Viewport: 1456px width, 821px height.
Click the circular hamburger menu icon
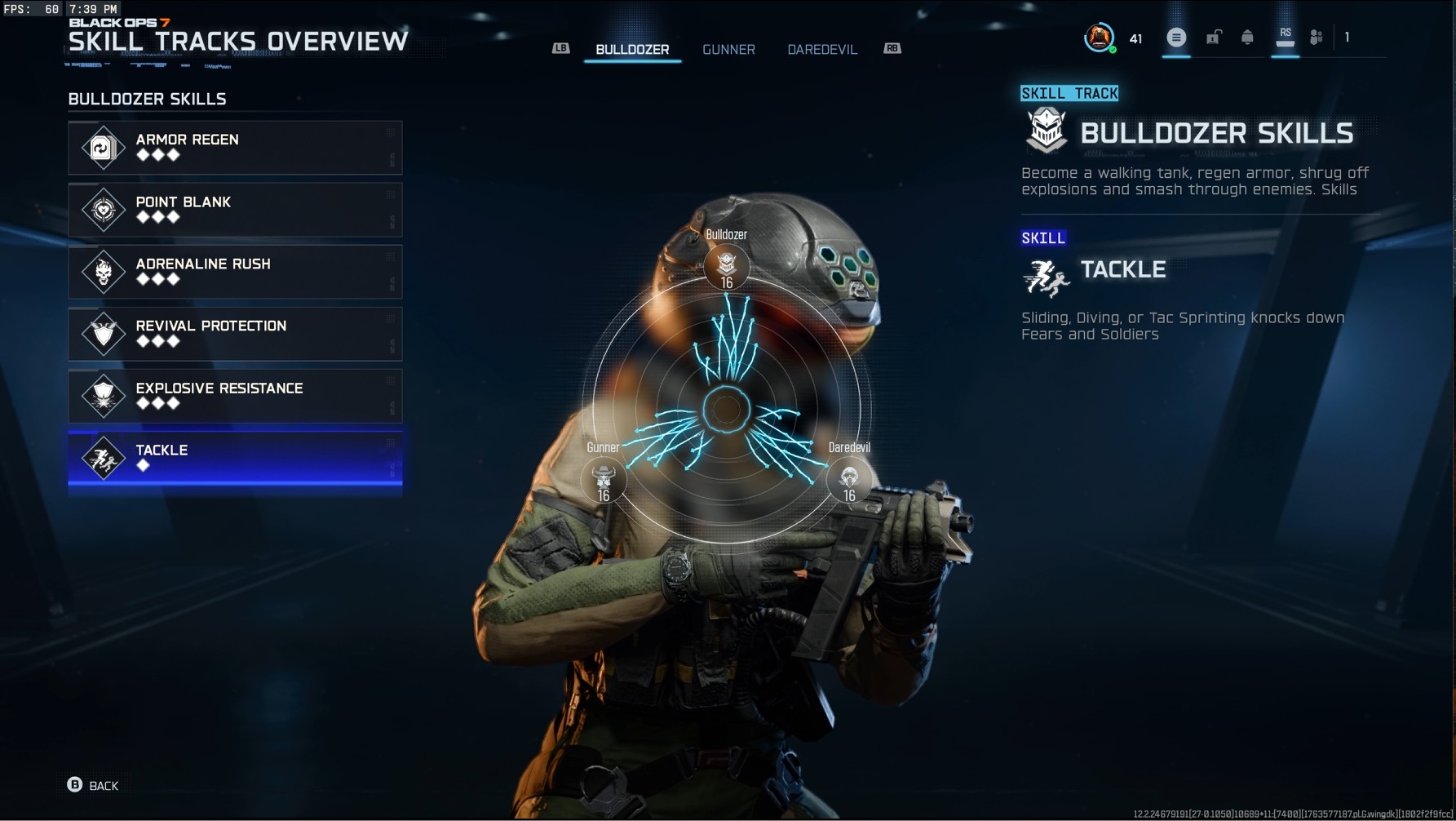(x=1176, y=37)
